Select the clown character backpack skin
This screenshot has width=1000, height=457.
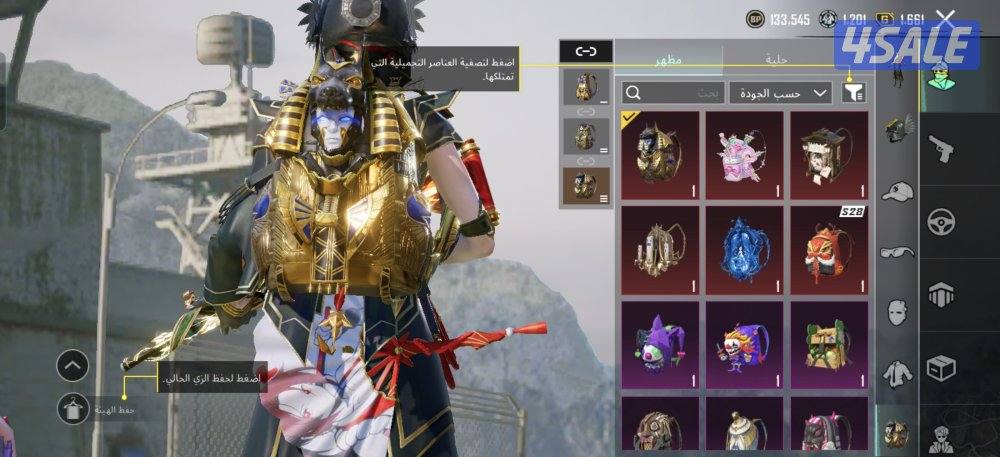pyautogui.click(x=743, y=342)
